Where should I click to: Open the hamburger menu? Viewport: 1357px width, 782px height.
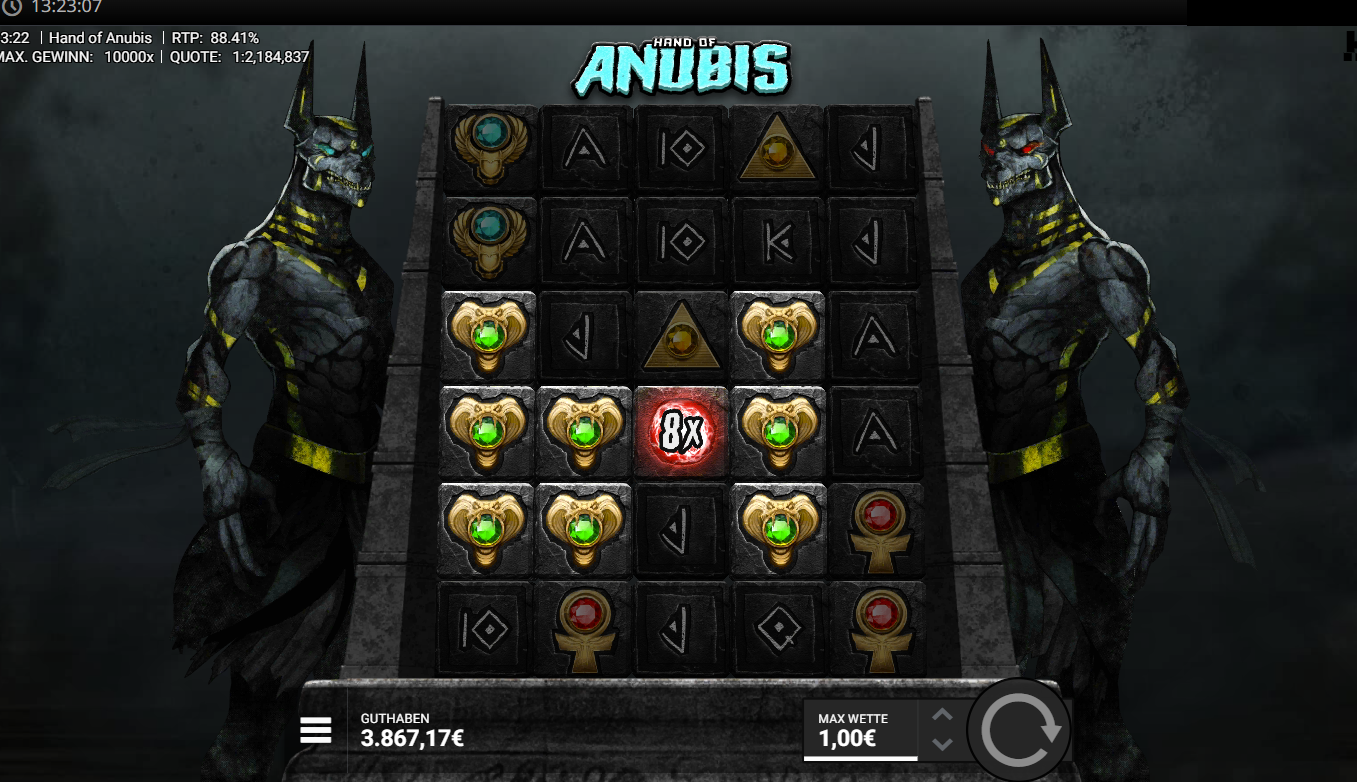pyautogui.click(x=316, y=730)
